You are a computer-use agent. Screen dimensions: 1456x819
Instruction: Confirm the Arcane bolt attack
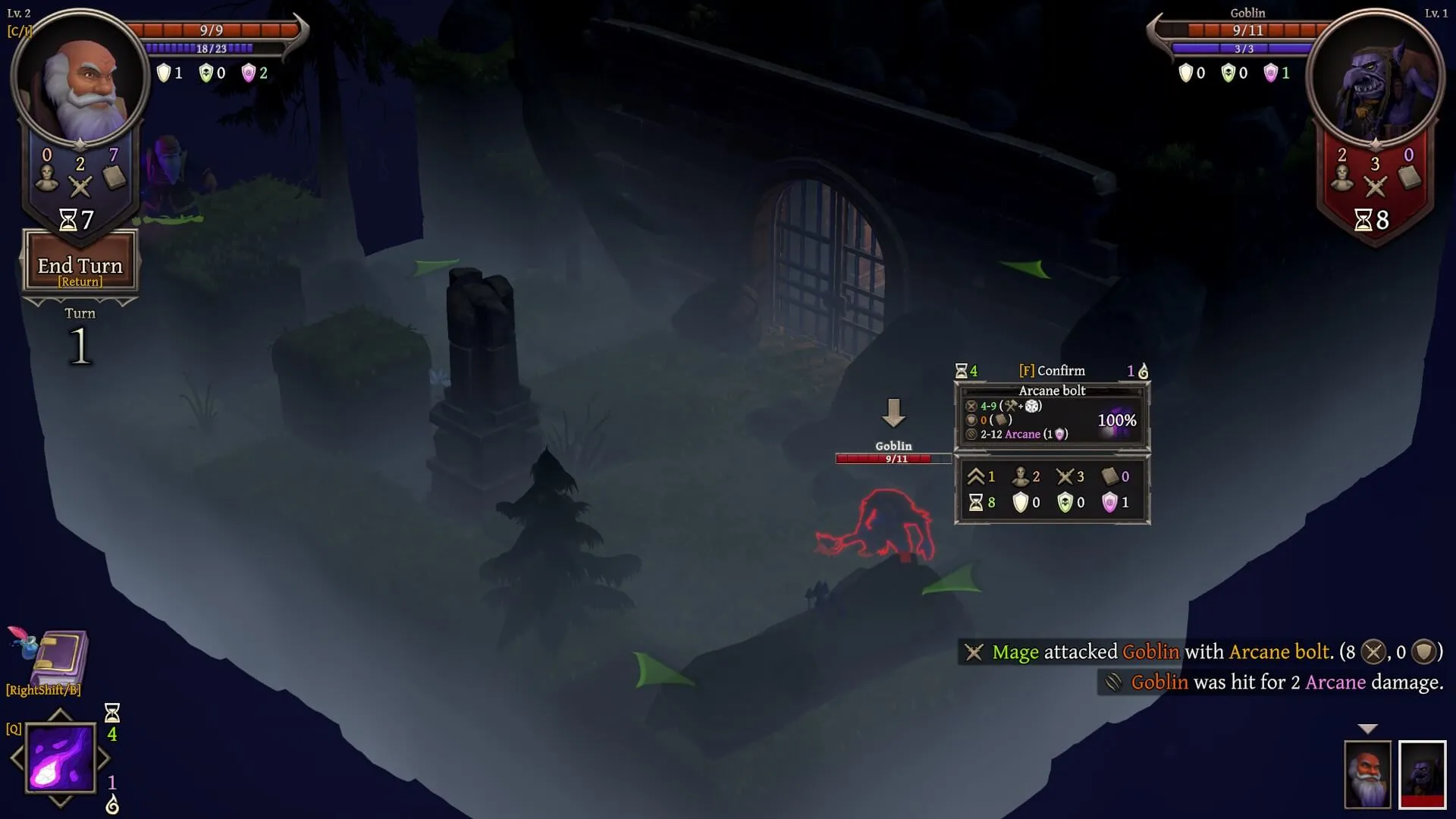coord(1052,371)
